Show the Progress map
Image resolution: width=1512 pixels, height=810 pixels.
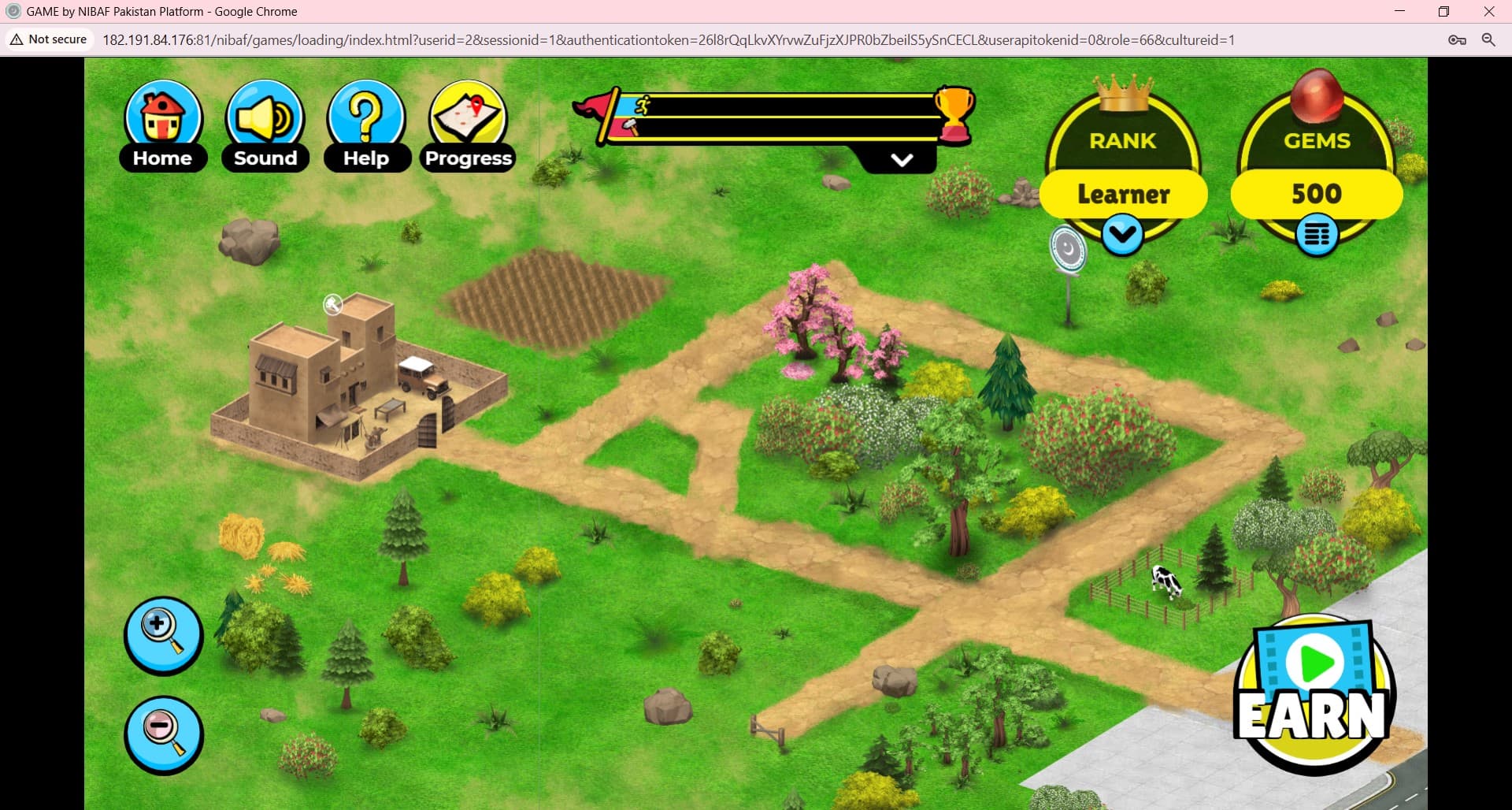(469, 126)
